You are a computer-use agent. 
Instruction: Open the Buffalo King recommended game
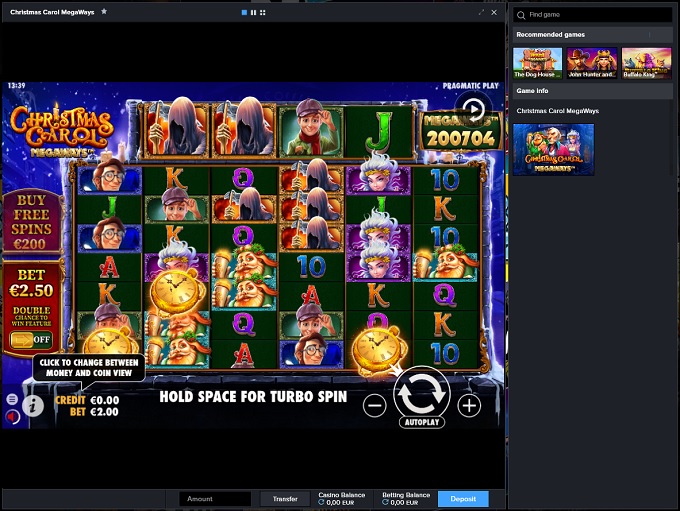click(x=646, y=63)
